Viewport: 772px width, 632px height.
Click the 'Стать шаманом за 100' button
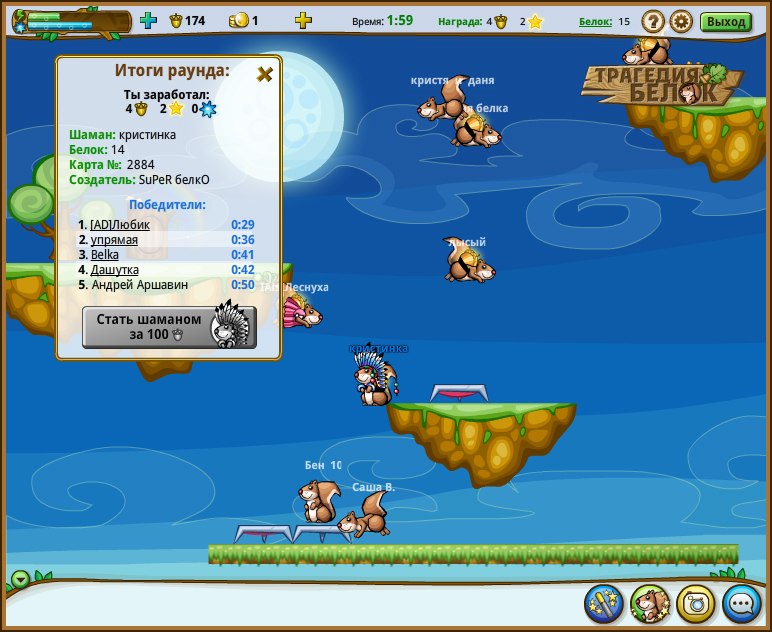click(x=168, y=327)
